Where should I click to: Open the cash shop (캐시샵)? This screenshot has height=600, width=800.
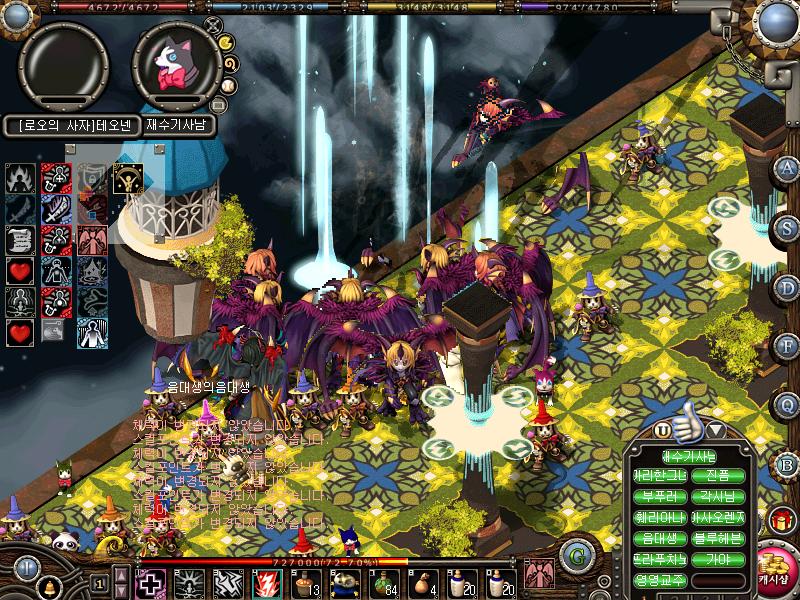pos(773,567)
